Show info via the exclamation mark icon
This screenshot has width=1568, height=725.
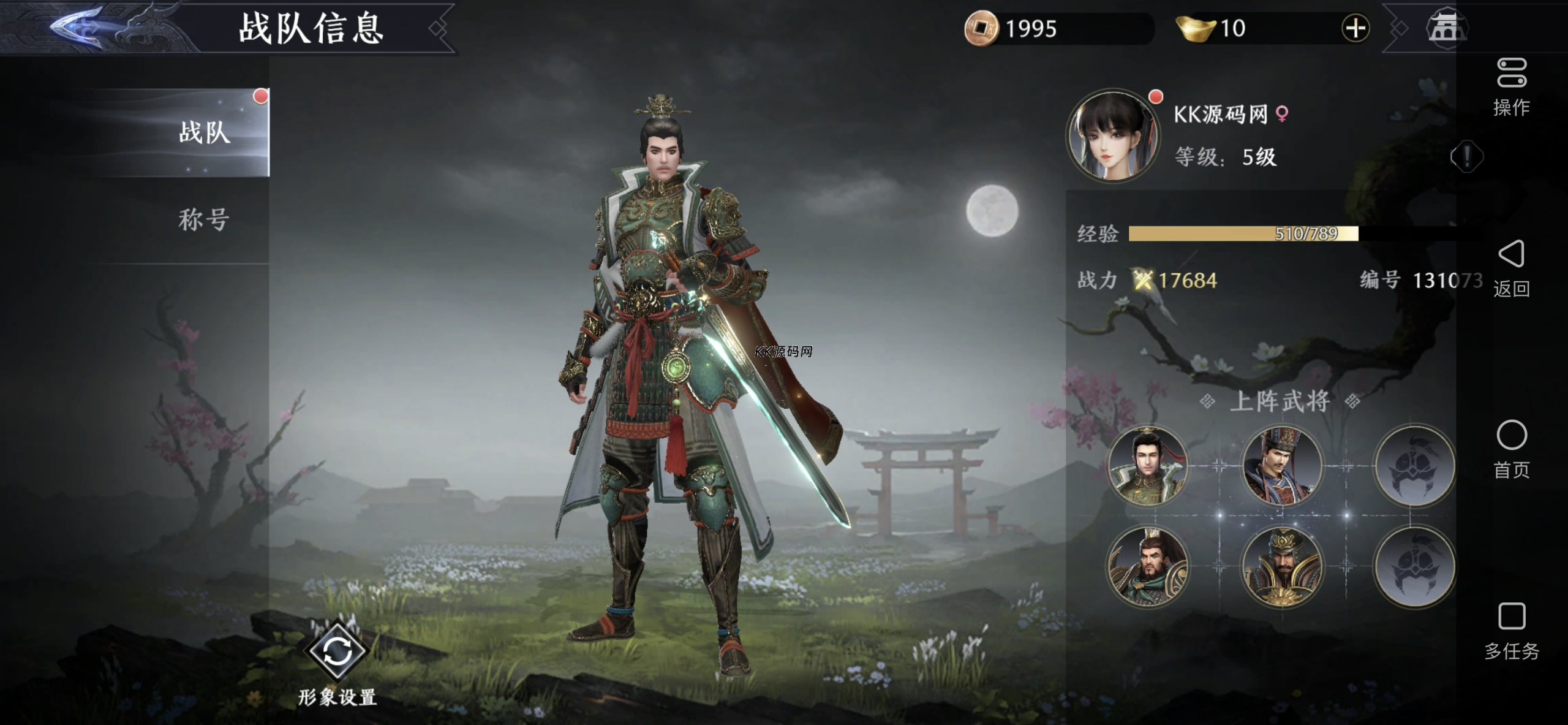(x=1466, y=157)
